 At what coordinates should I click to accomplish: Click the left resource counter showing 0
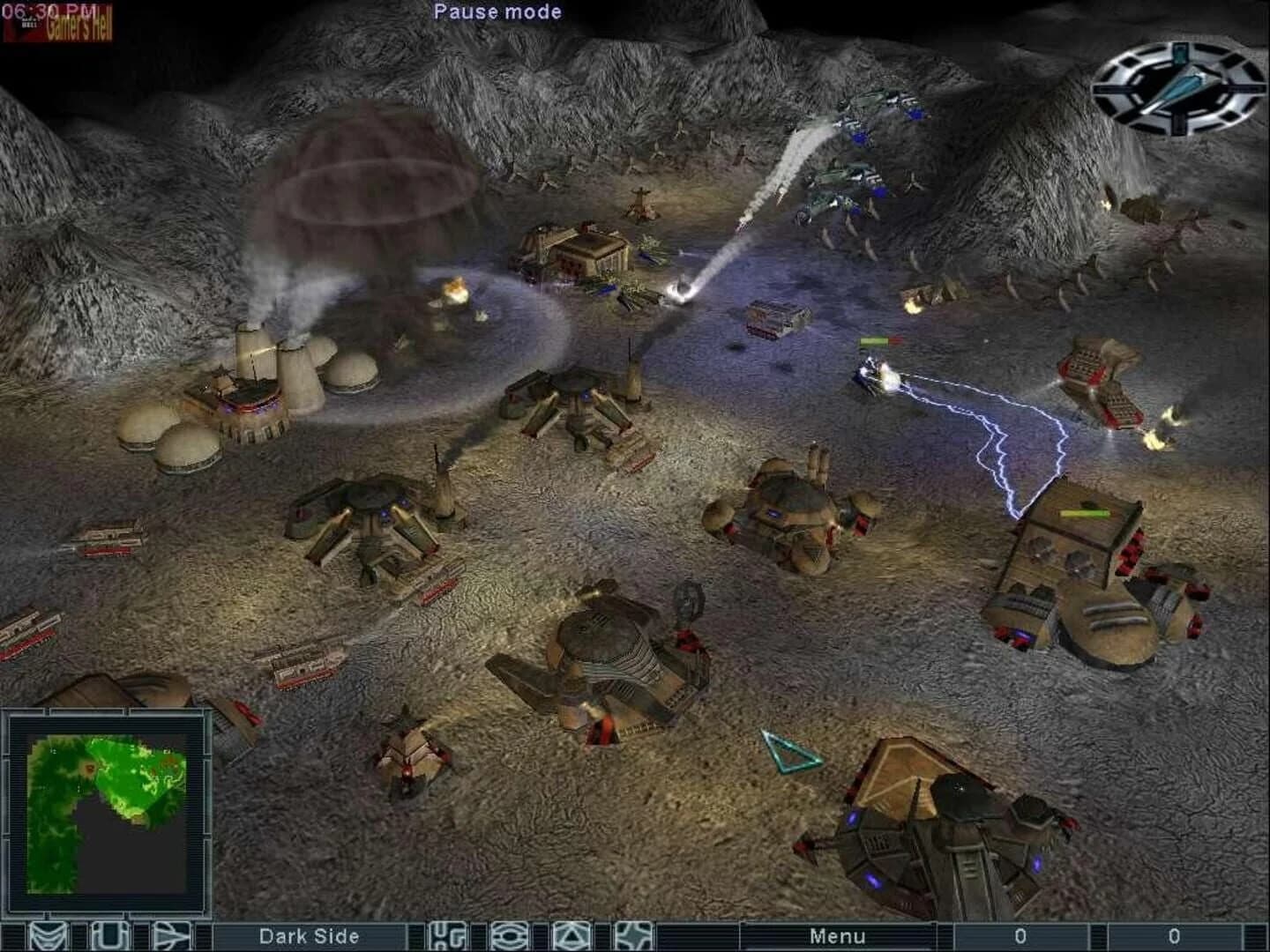tap(1021, 935)
